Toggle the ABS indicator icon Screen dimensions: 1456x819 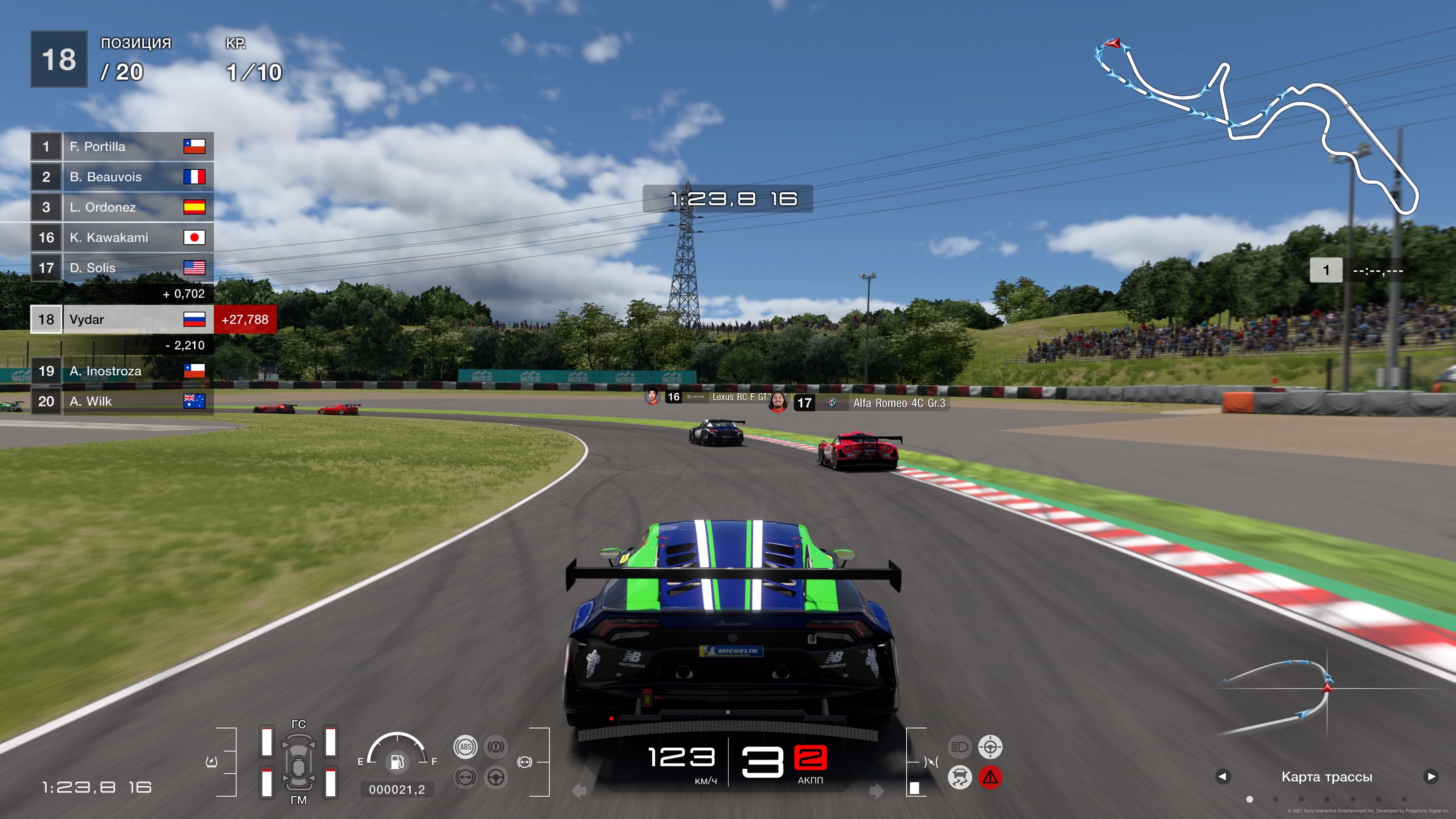point(465,747)
